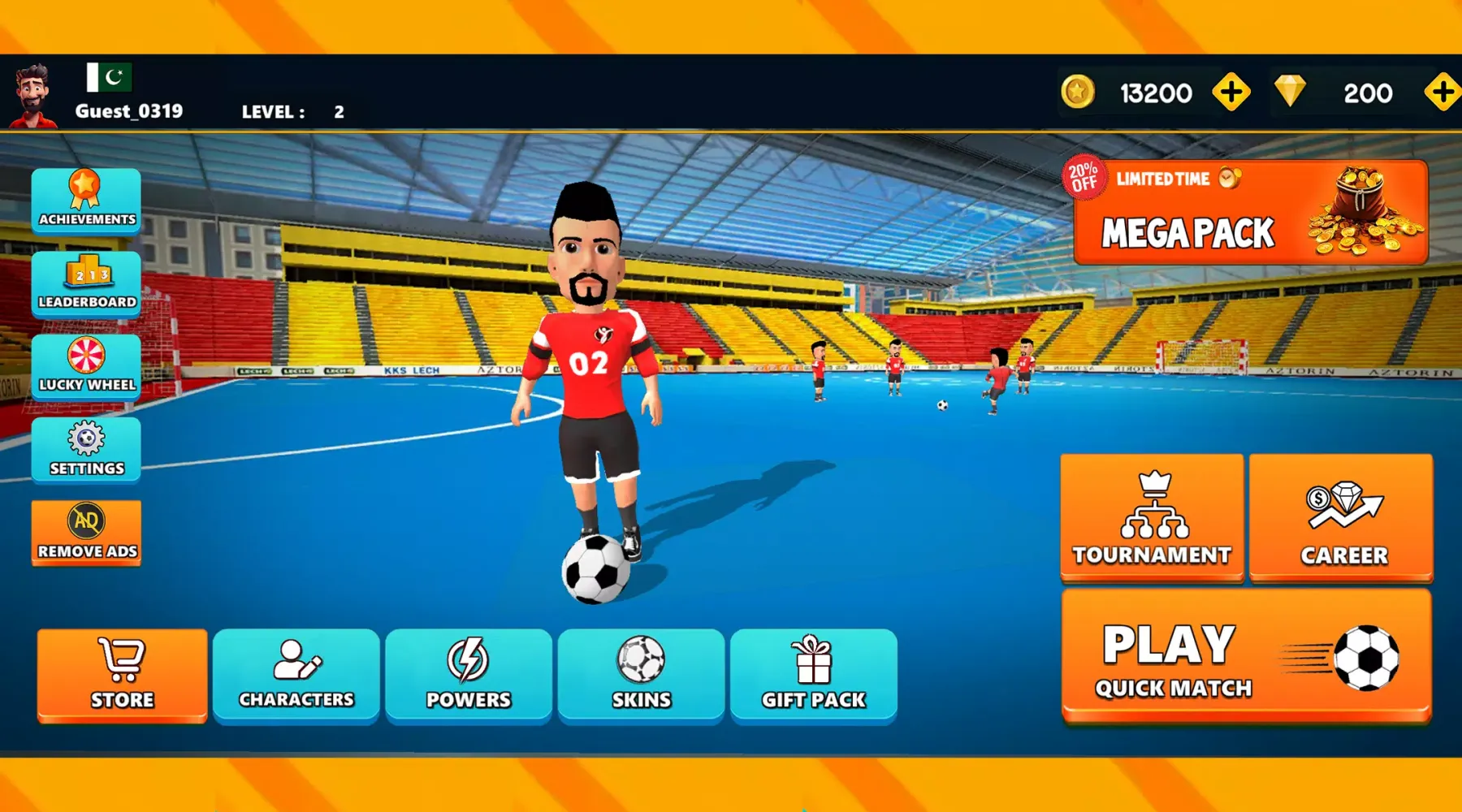Open the Gift Pack
Viewport: 1462px width, 812px height.
(813, 675)
